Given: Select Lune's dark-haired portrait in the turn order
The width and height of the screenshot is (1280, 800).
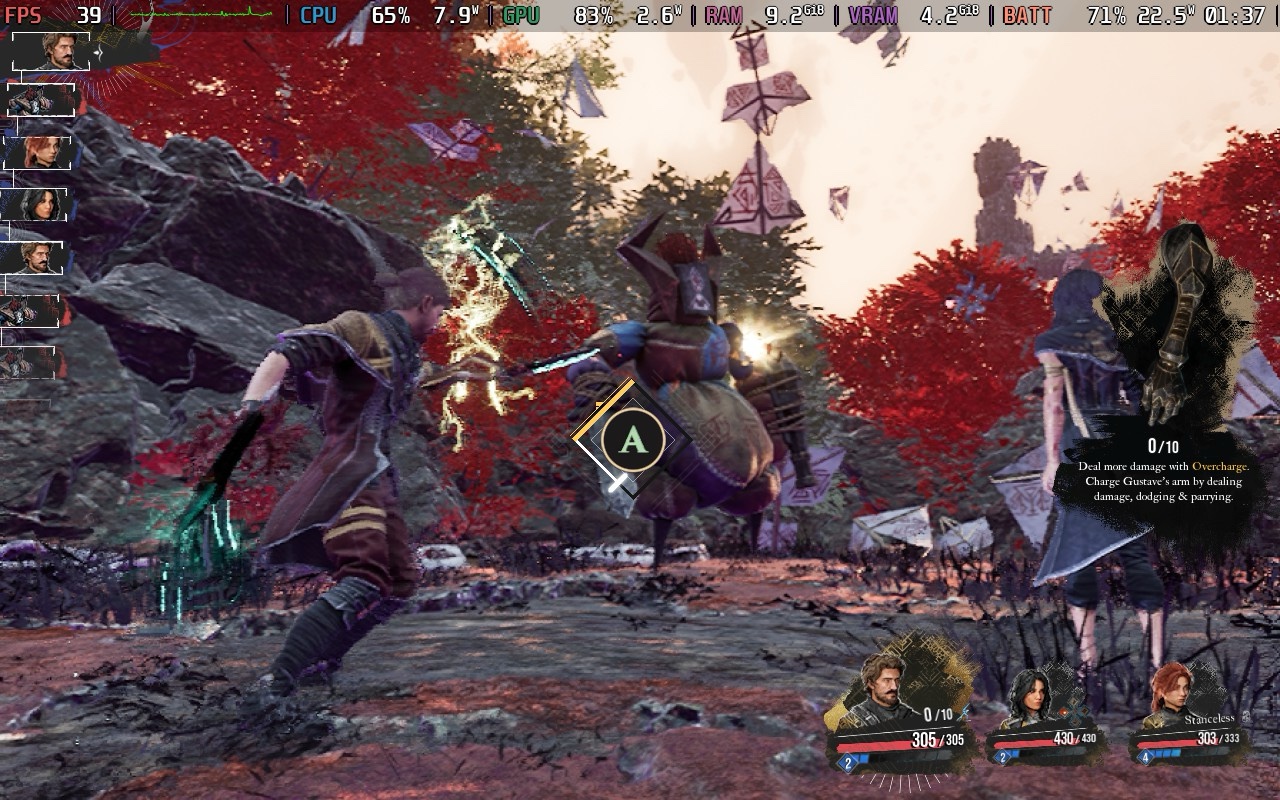Looking at the screenshot, I should pyautogui.click(x=36, y=205).
